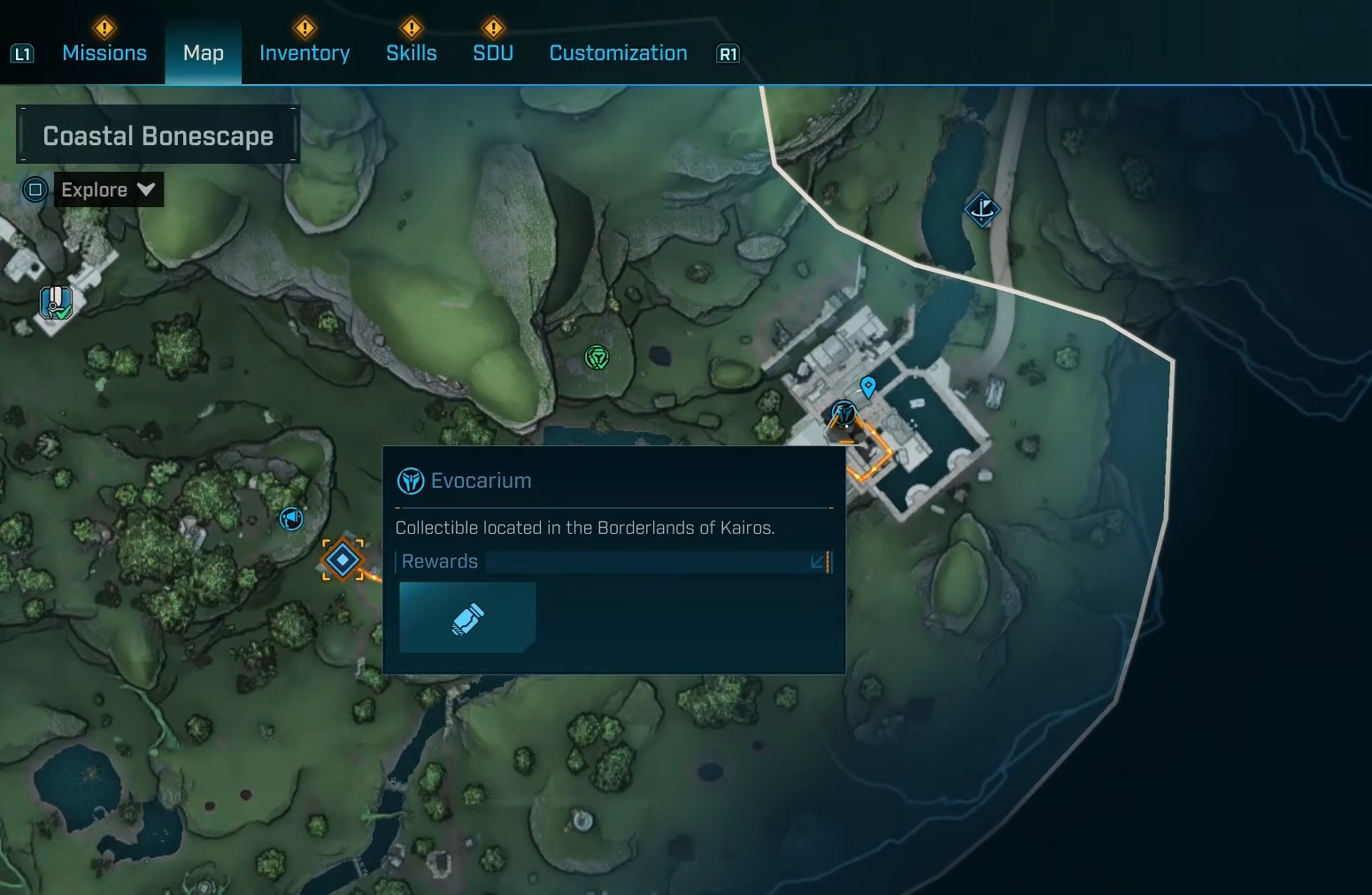Expand the Explore filter dropdown
The width and height of the screenshot is (1372, 895).
[108, 189]
